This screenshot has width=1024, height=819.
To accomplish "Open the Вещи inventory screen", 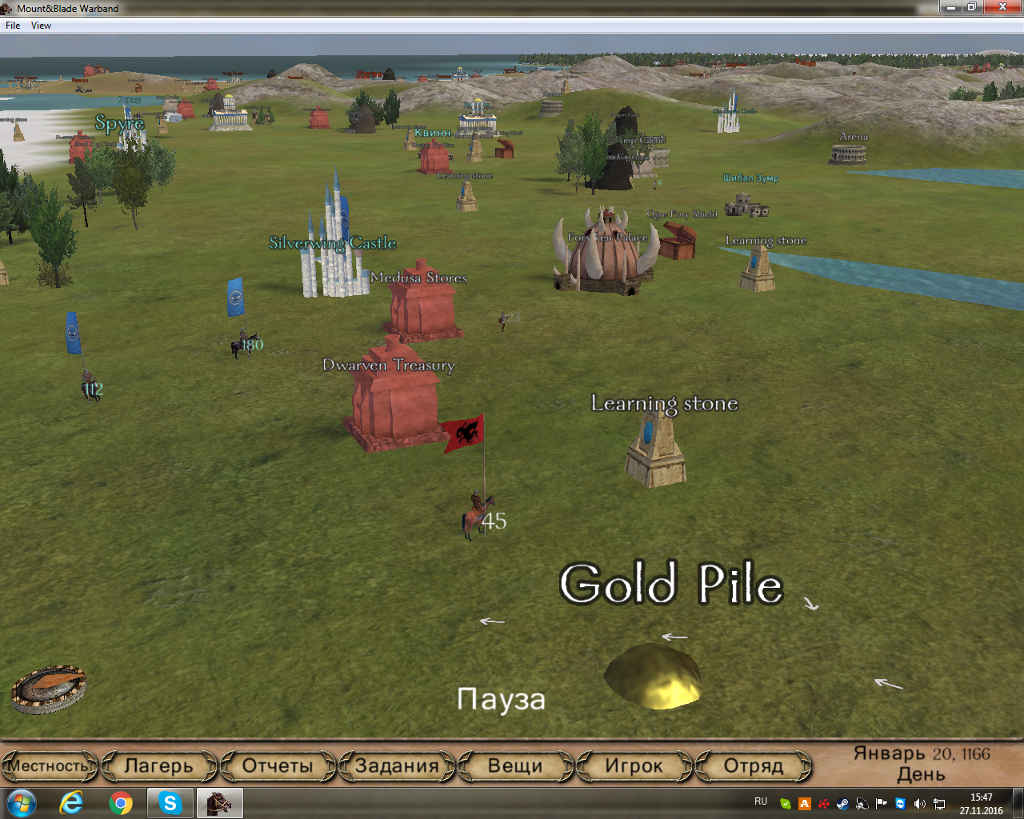I will pyautogui.click(x=515, y=767).
